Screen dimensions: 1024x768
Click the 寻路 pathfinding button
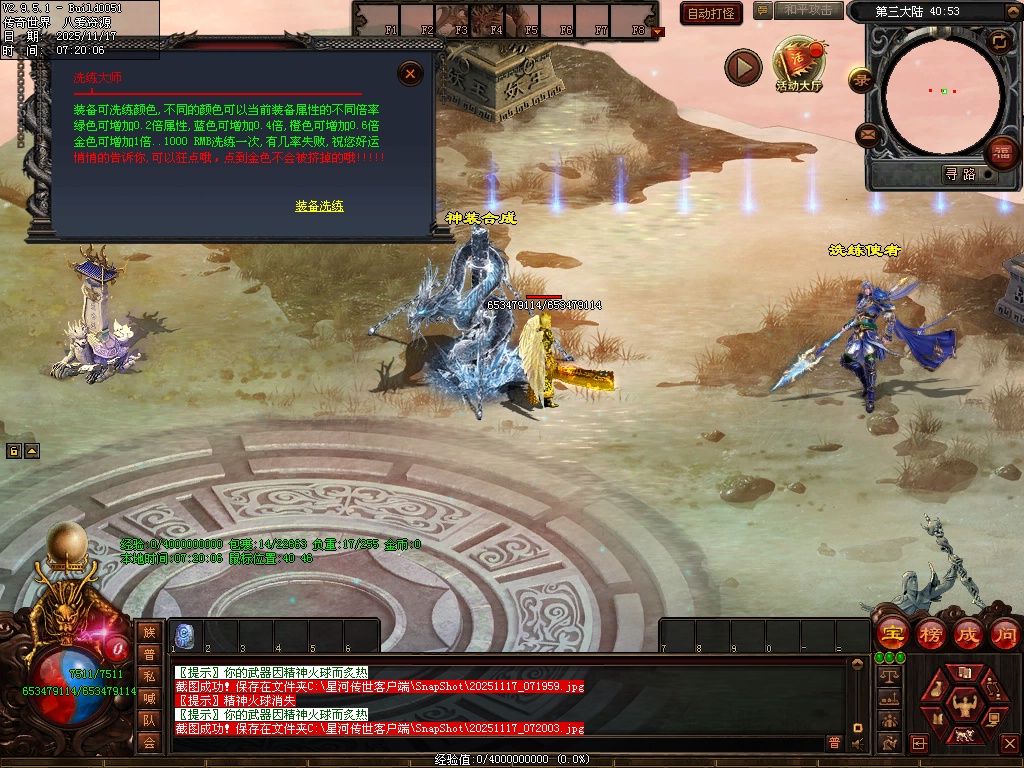tap(959, 174)
